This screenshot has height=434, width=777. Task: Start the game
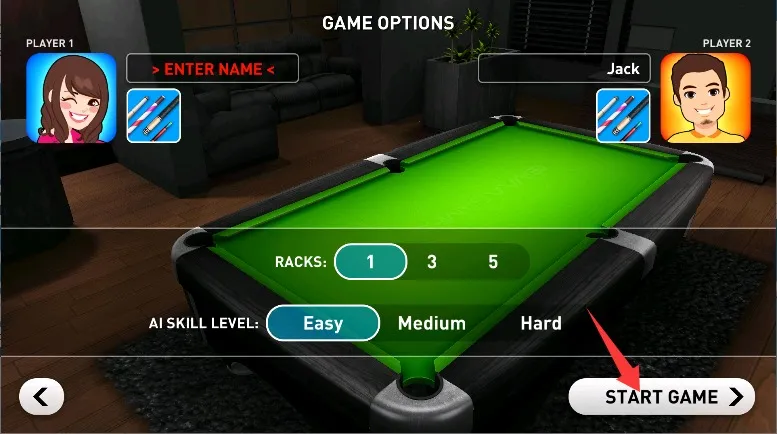[671, 397]
